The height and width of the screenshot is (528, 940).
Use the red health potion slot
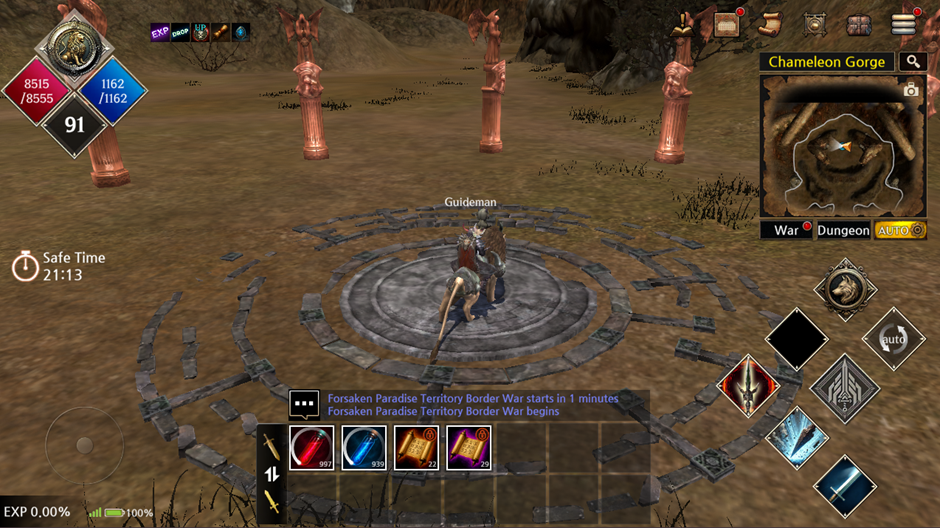click(312, 448)
